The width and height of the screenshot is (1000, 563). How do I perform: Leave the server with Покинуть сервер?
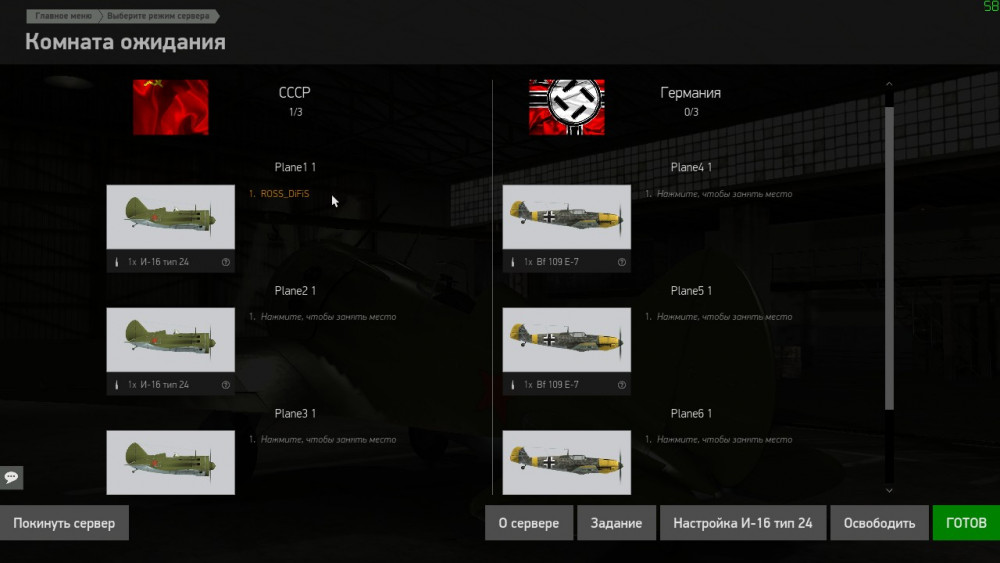pos(64,523)
